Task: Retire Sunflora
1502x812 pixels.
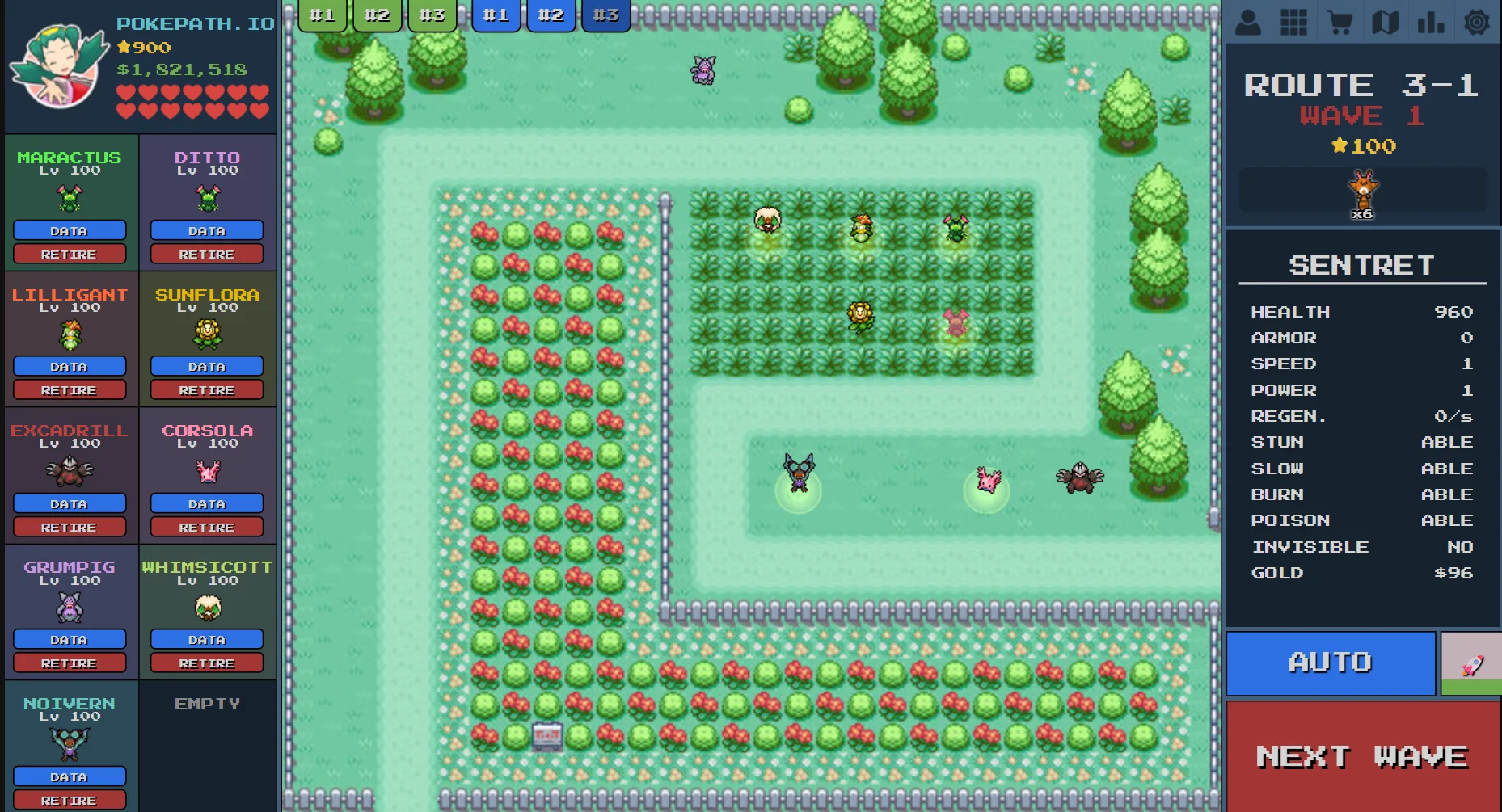Action: (207, 389)
